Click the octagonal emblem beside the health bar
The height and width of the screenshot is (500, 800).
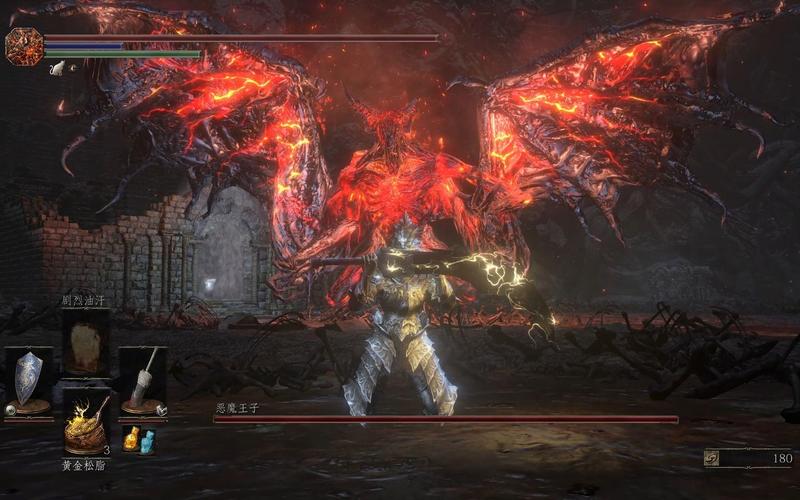coord(23,46)
